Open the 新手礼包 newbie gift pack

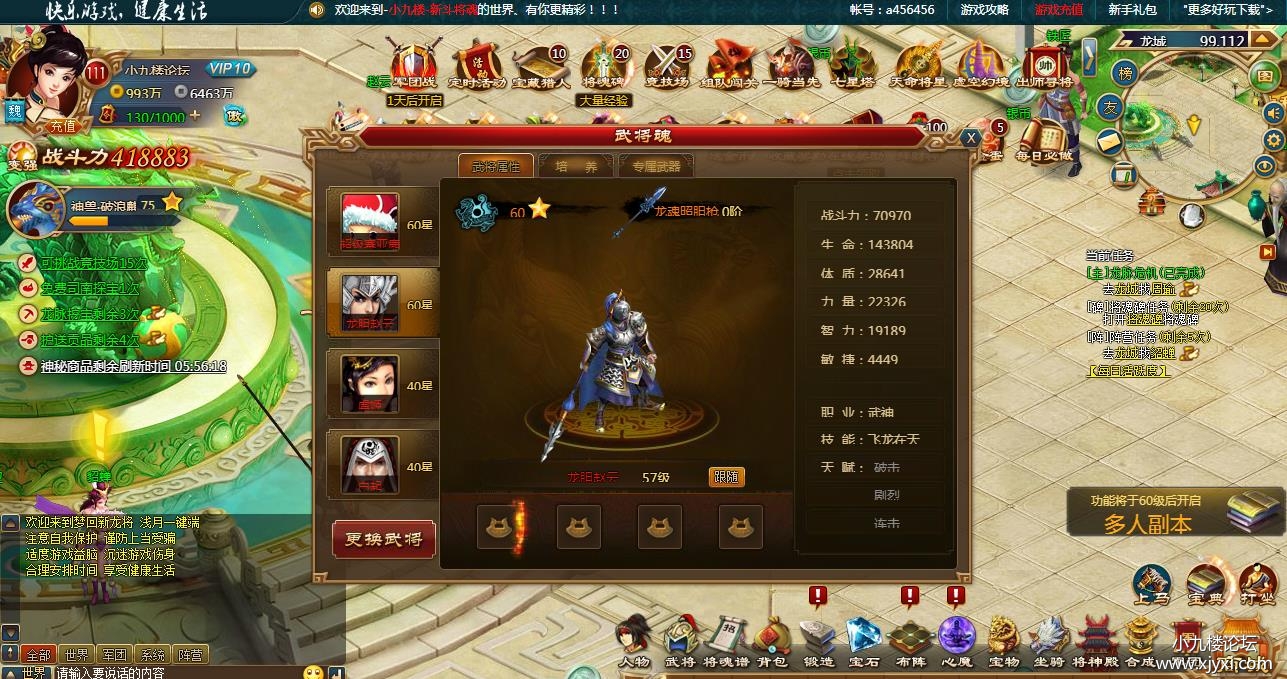[x=1132, y=9]
